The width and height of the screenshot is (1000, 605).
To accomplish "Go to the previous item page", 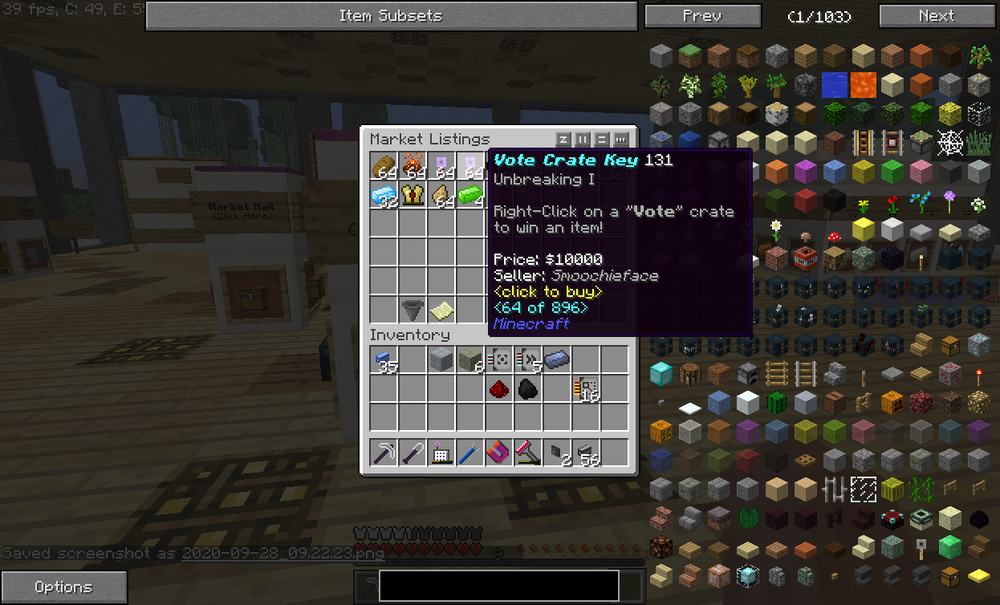I will click(x=702, y=16).
